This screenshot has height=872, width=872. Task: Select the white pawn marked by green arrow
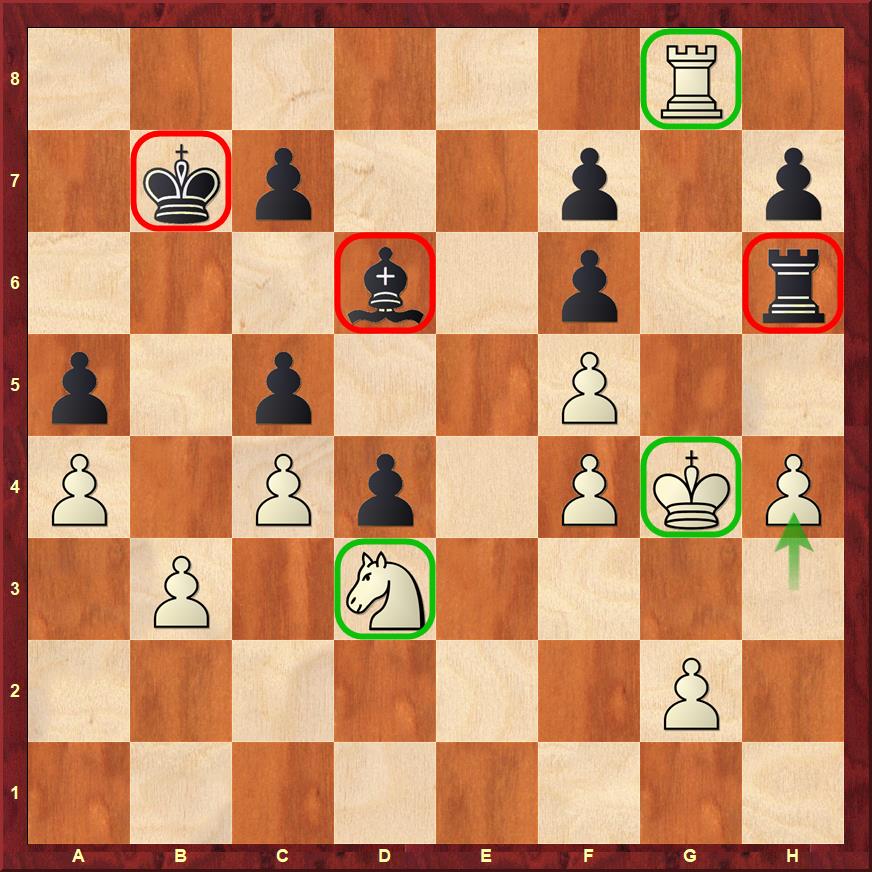793,487
